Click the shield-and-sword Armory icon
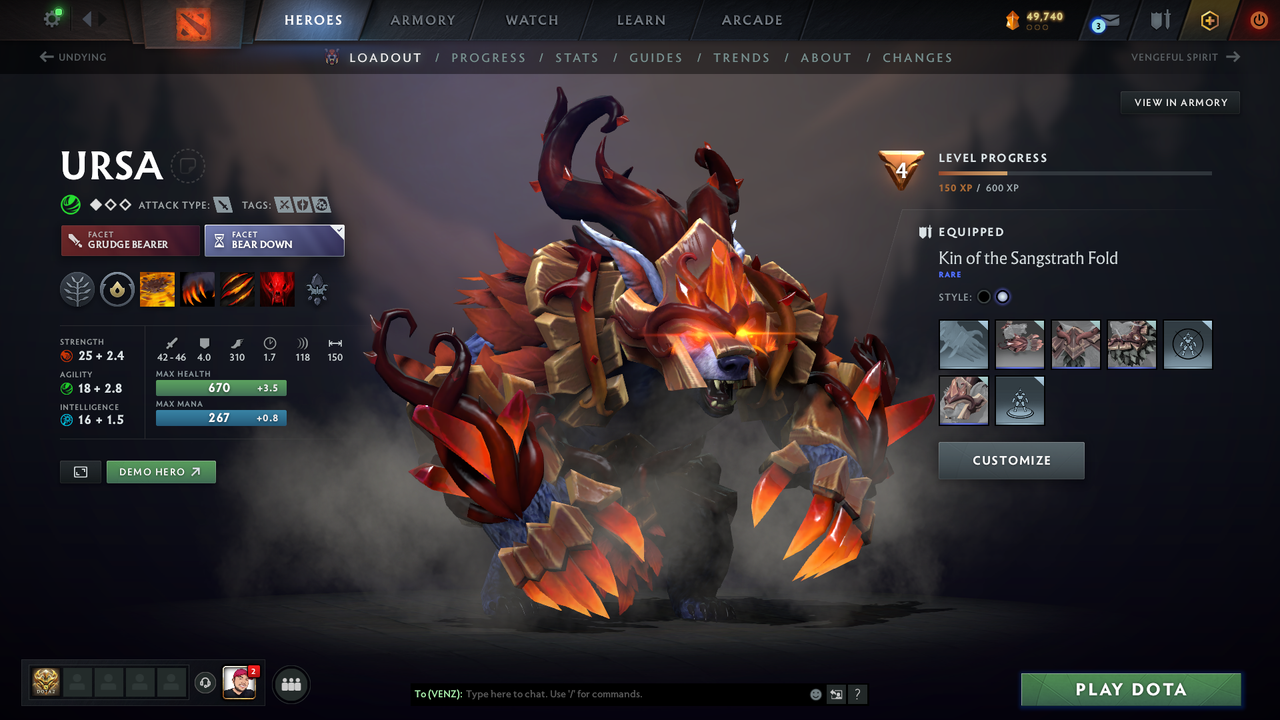Screen dimensions: 1280x720 coord(1159,20)
